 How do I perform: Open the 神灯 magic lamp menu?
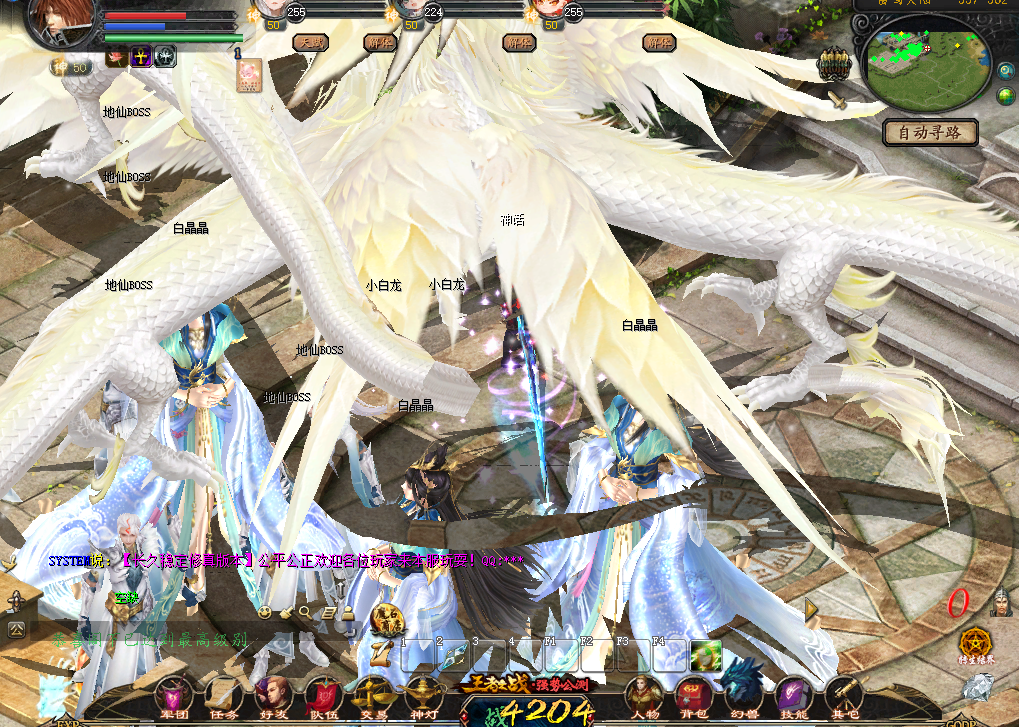click(x=422, y=696)
